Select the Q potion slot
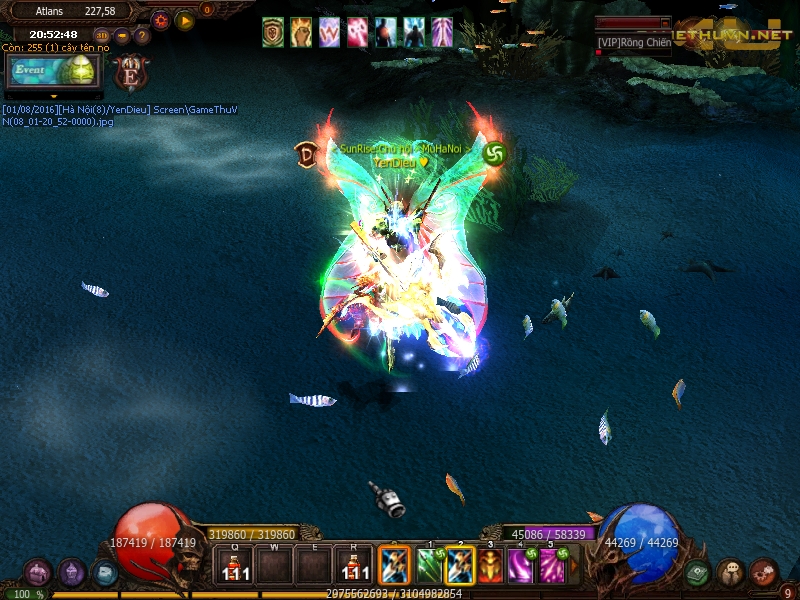Screen dimensions: 800x600 point(235,566)
